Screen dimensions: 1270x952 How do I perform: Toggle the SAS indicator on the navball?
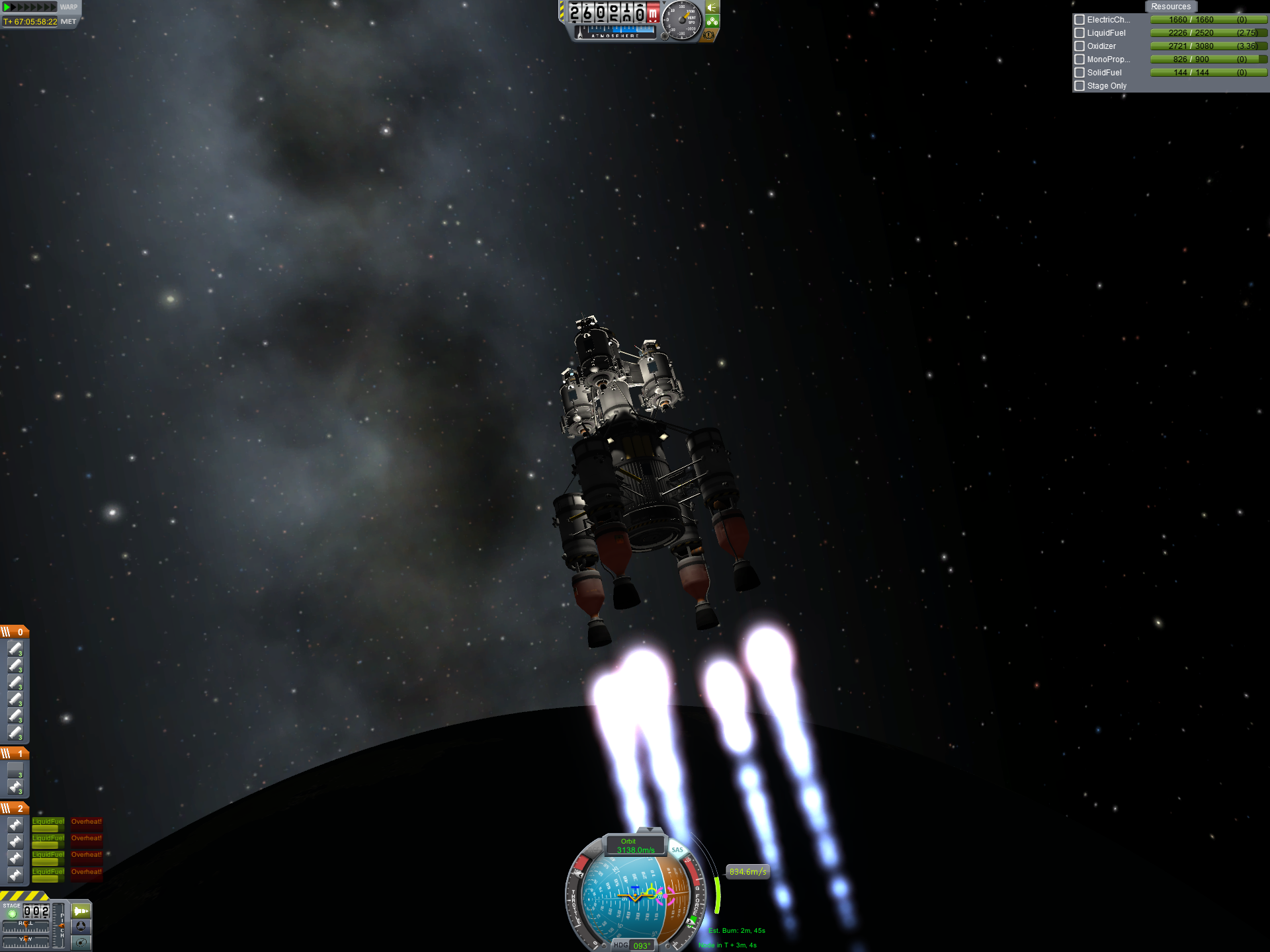point(677,850)
